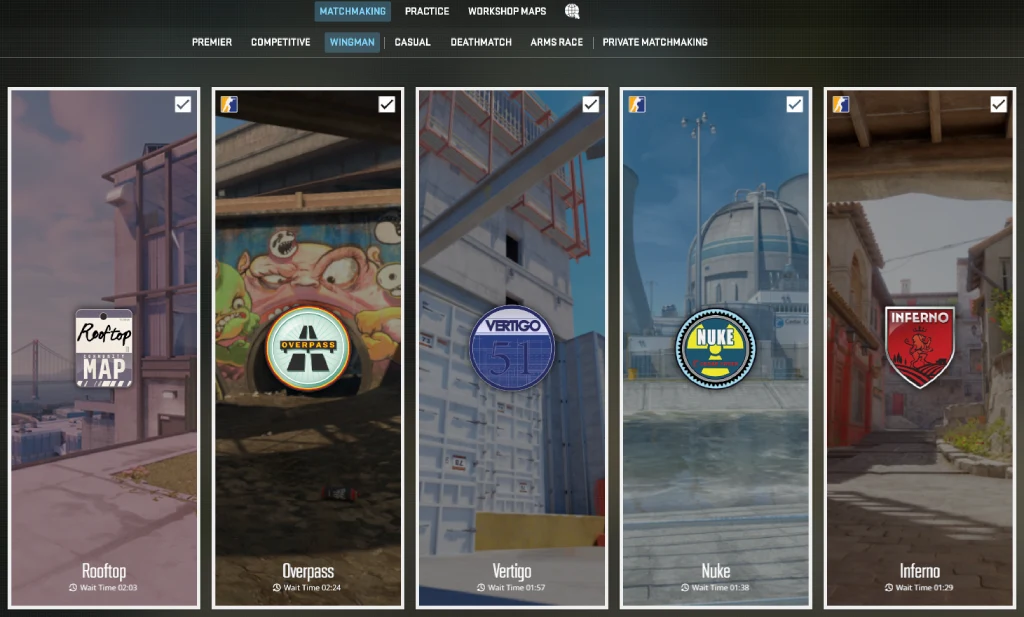The width and height of the screenshot is (1024, 617).
Task: Open Private Matchmaking
Action: [x=654, y=42]
